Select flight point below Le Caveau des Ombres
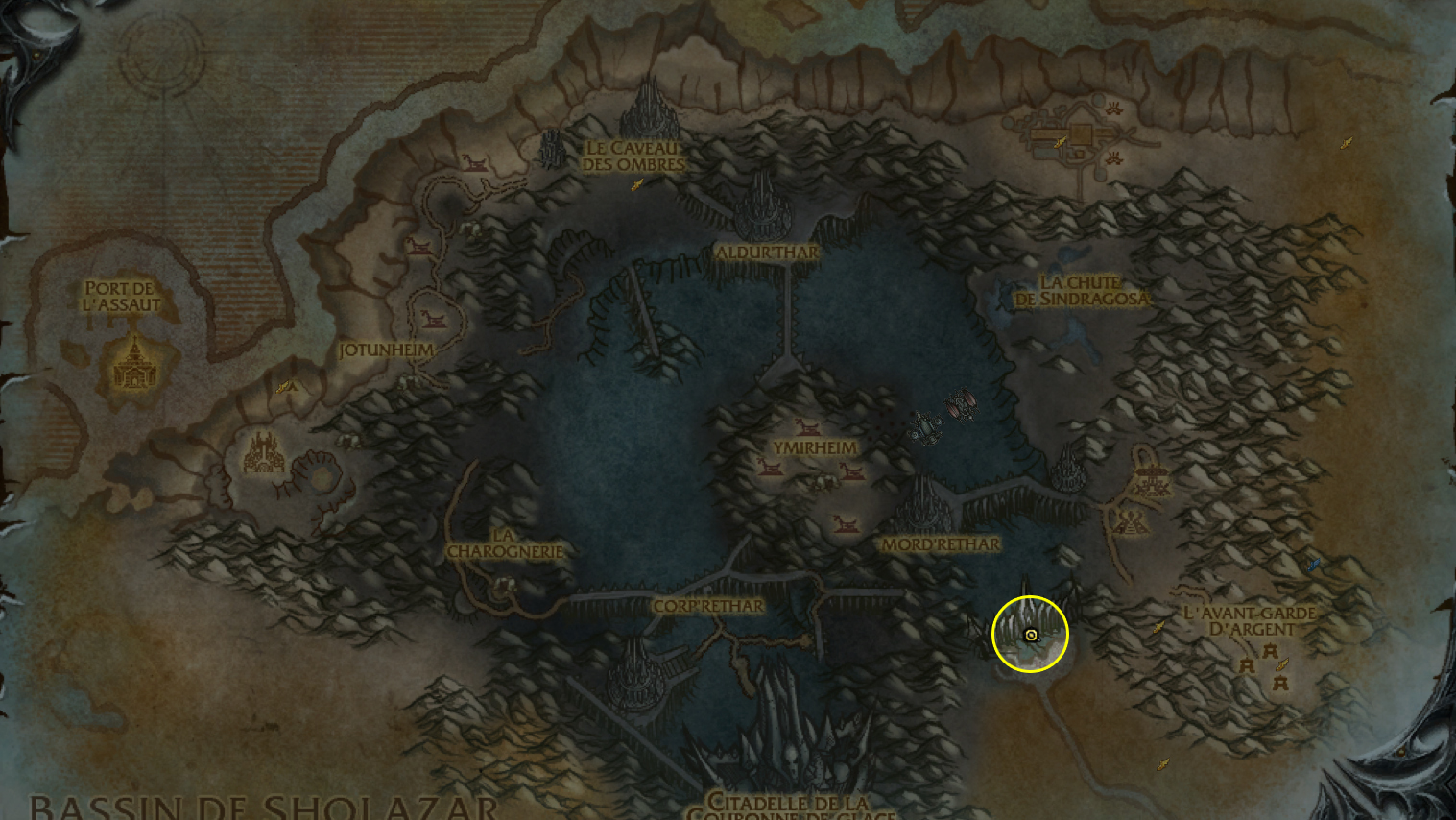1456x820 pixels. click(636, 184)
